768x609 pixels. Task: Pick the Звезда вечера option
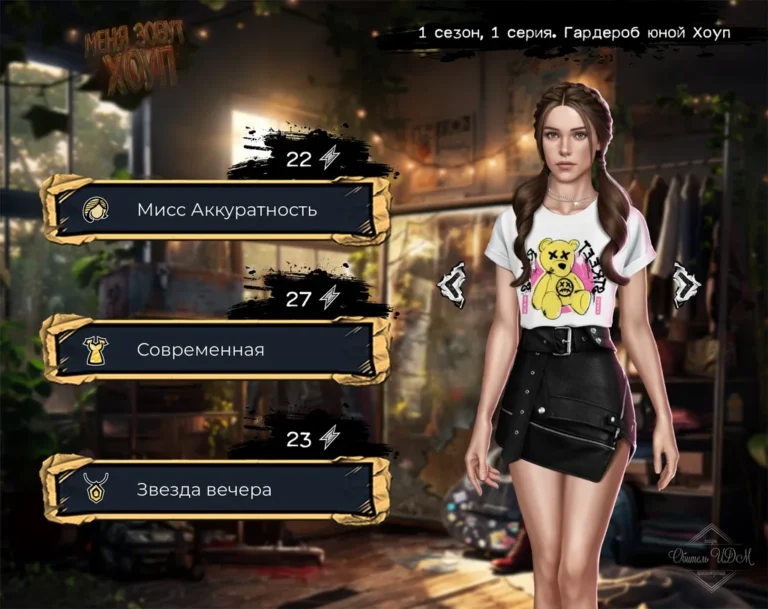215,490
